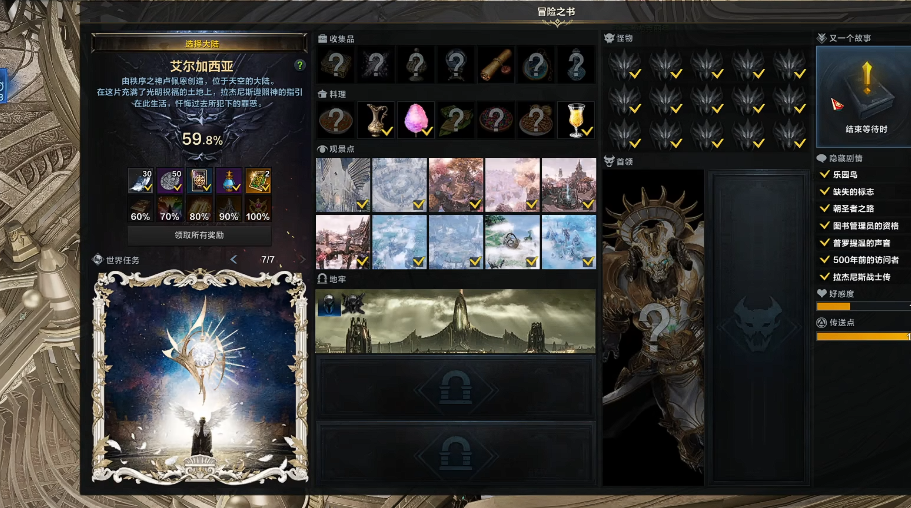This screenshot has width=911, height=508.
Task: Select the dungeon panorama with the tower
Action: tap(455, 321)
